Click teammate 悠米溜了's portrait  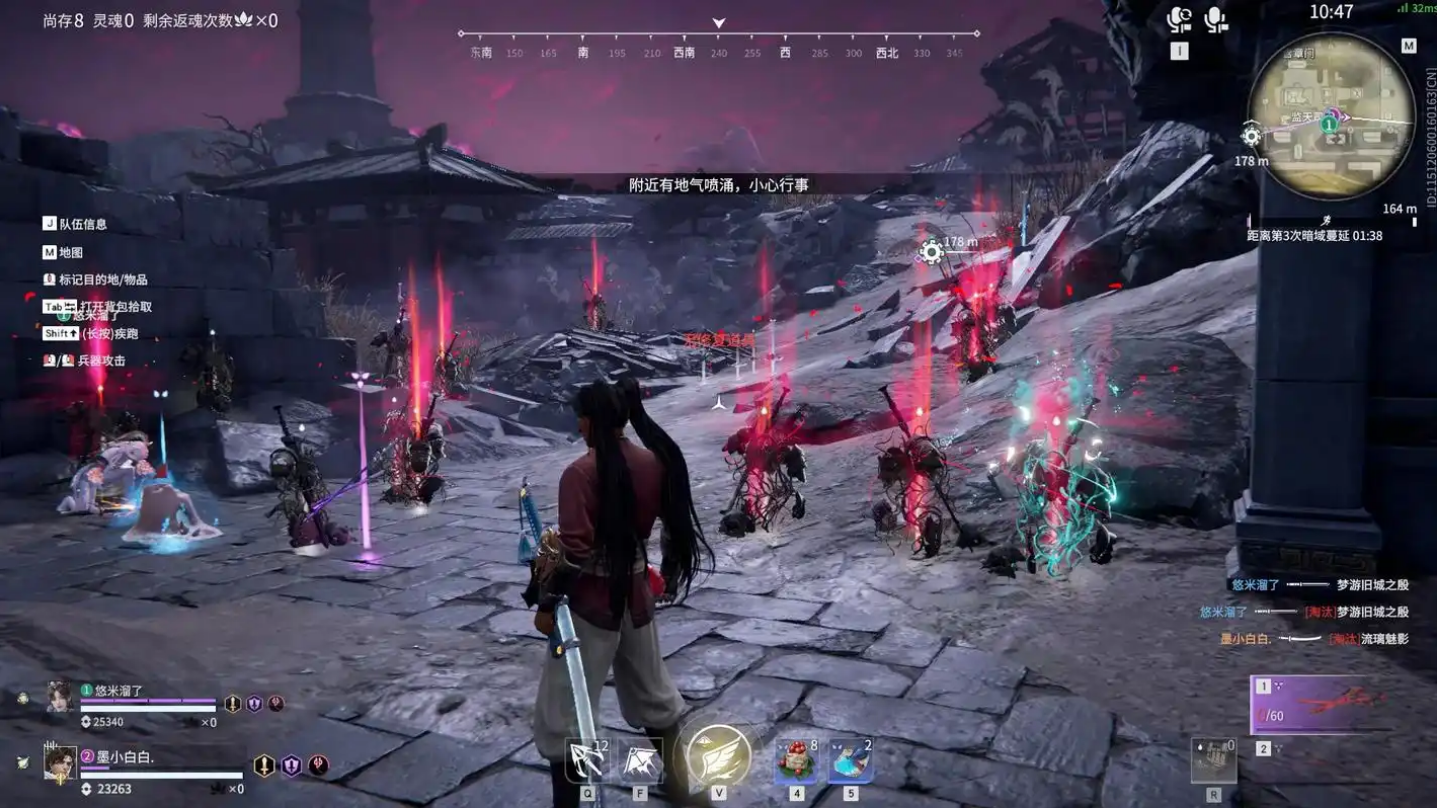click(x=59, y=696)
